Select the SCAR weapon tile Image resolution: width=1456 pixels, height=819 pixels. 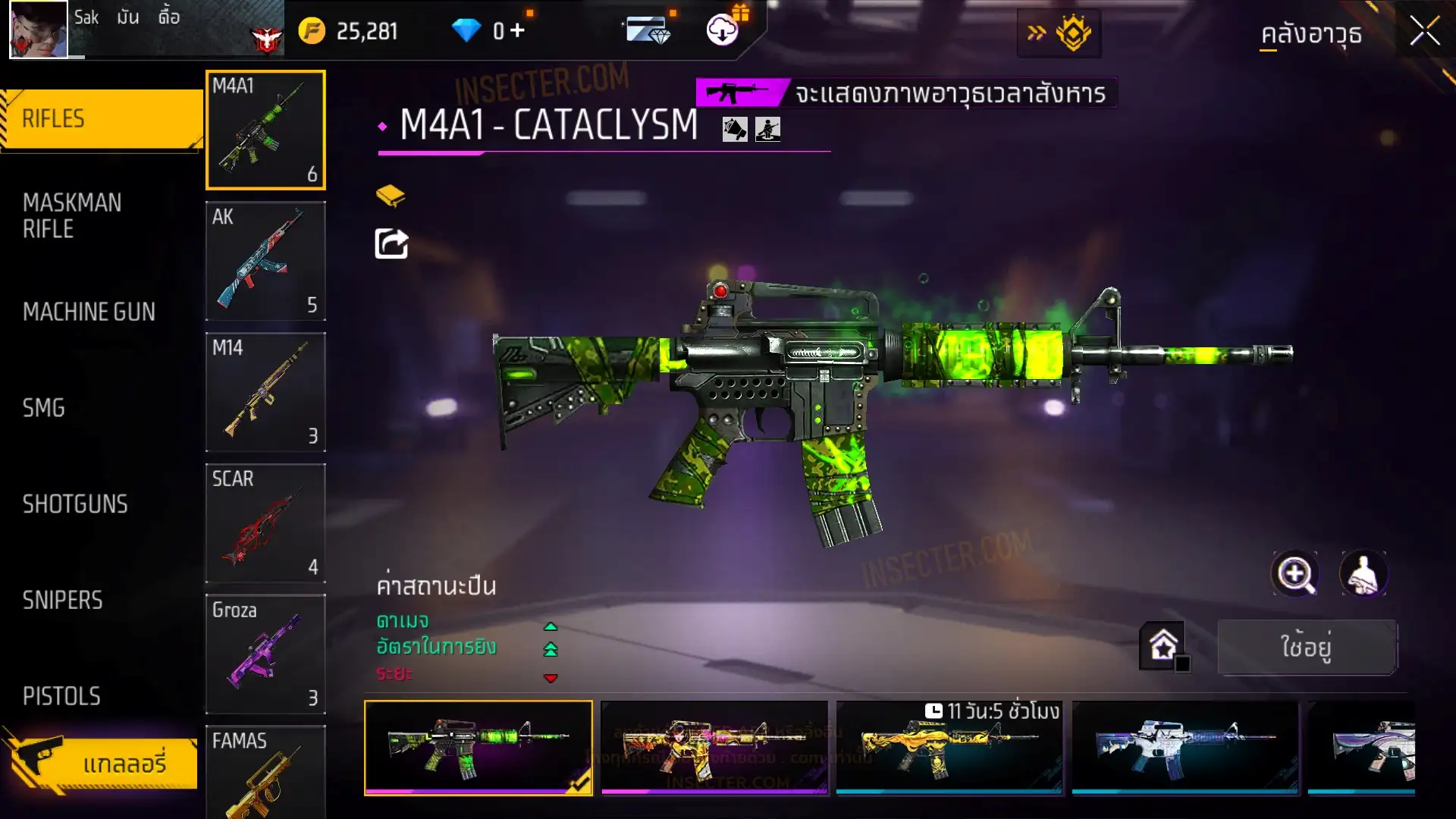pos(265,523)
